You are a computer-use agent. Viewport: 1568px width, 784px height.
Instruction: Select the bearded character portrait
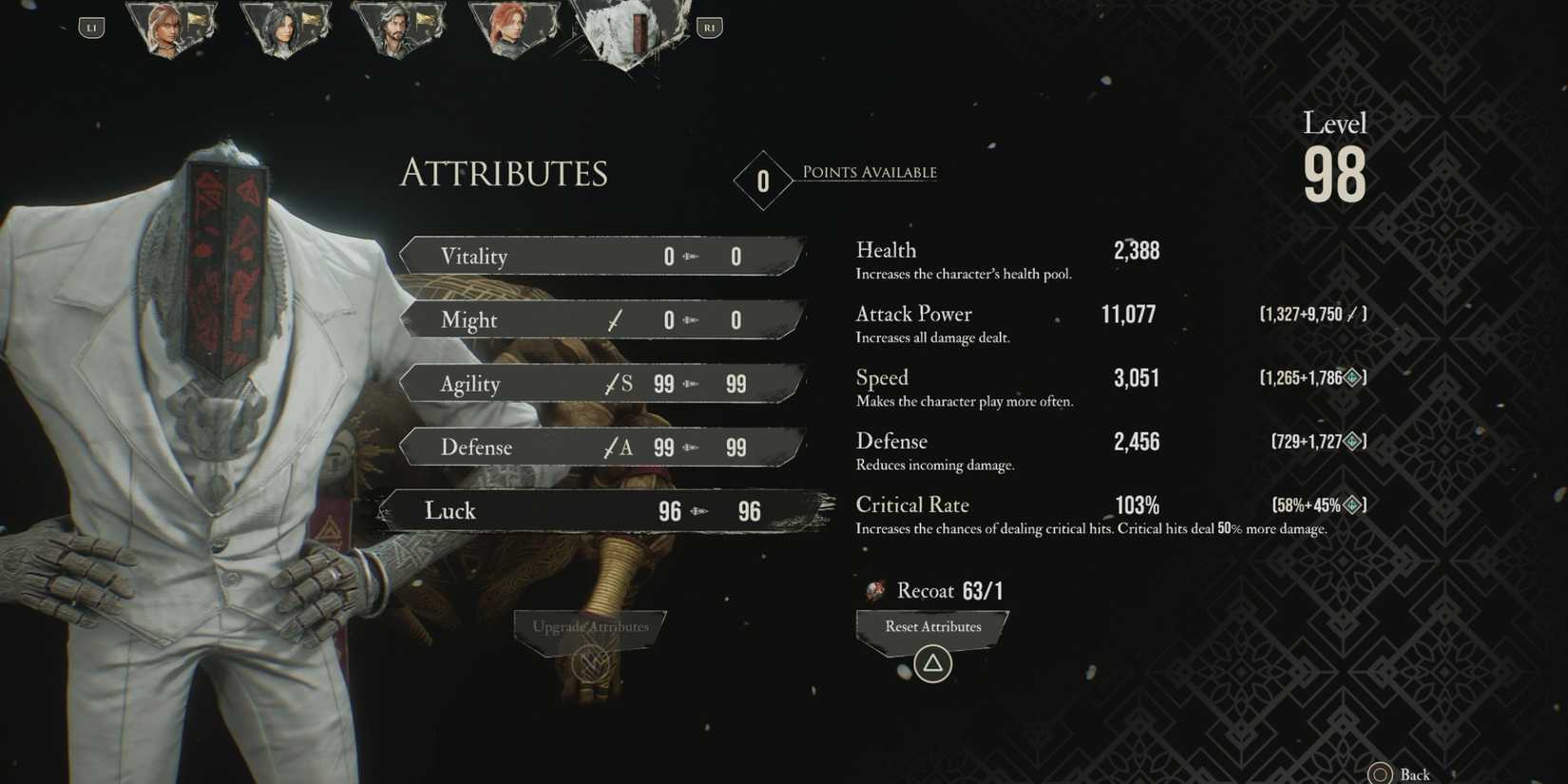[399, 27]
